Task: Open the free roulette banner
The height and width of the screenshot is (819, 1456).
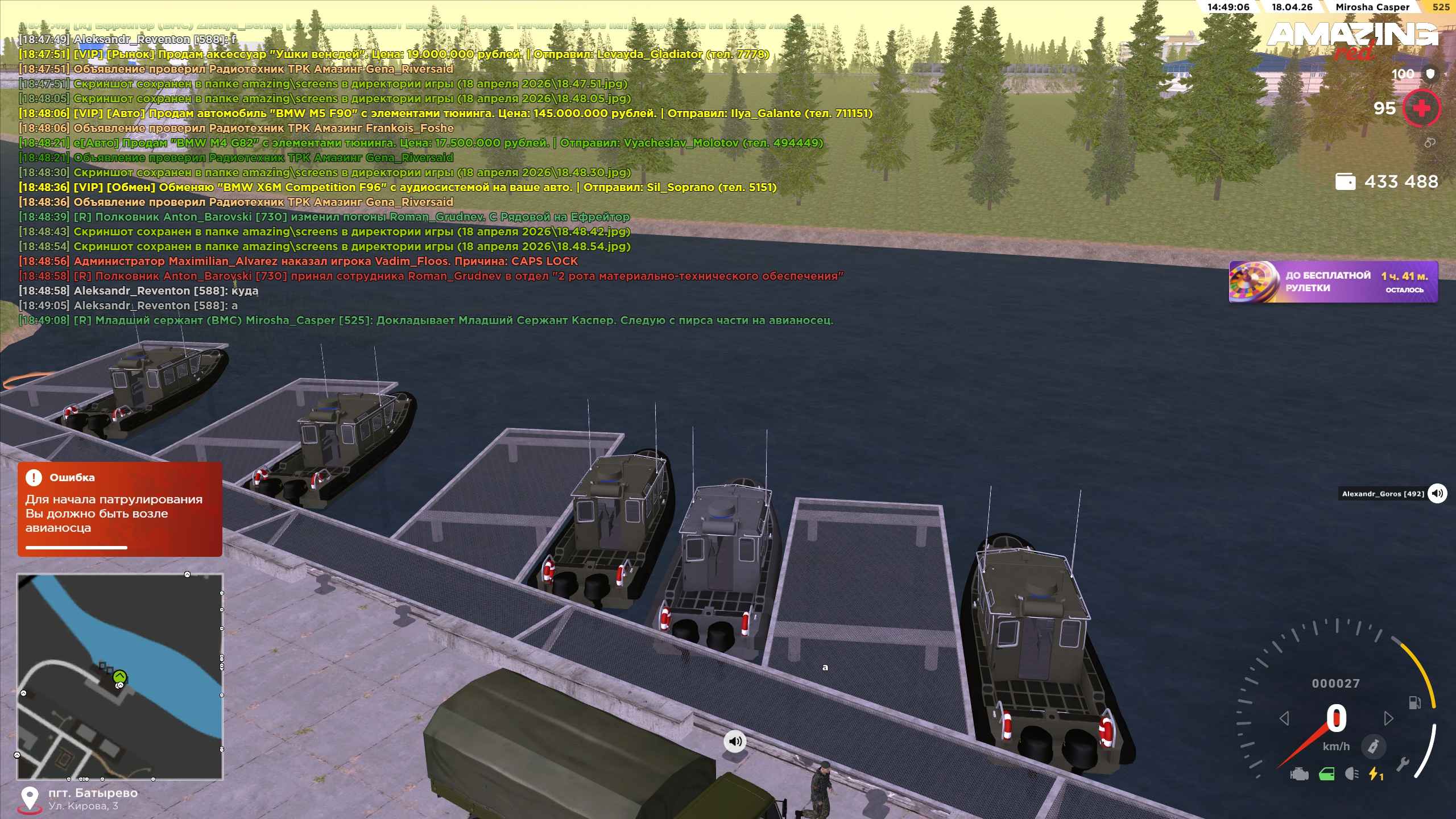Action: click(x=1333, y=282)
